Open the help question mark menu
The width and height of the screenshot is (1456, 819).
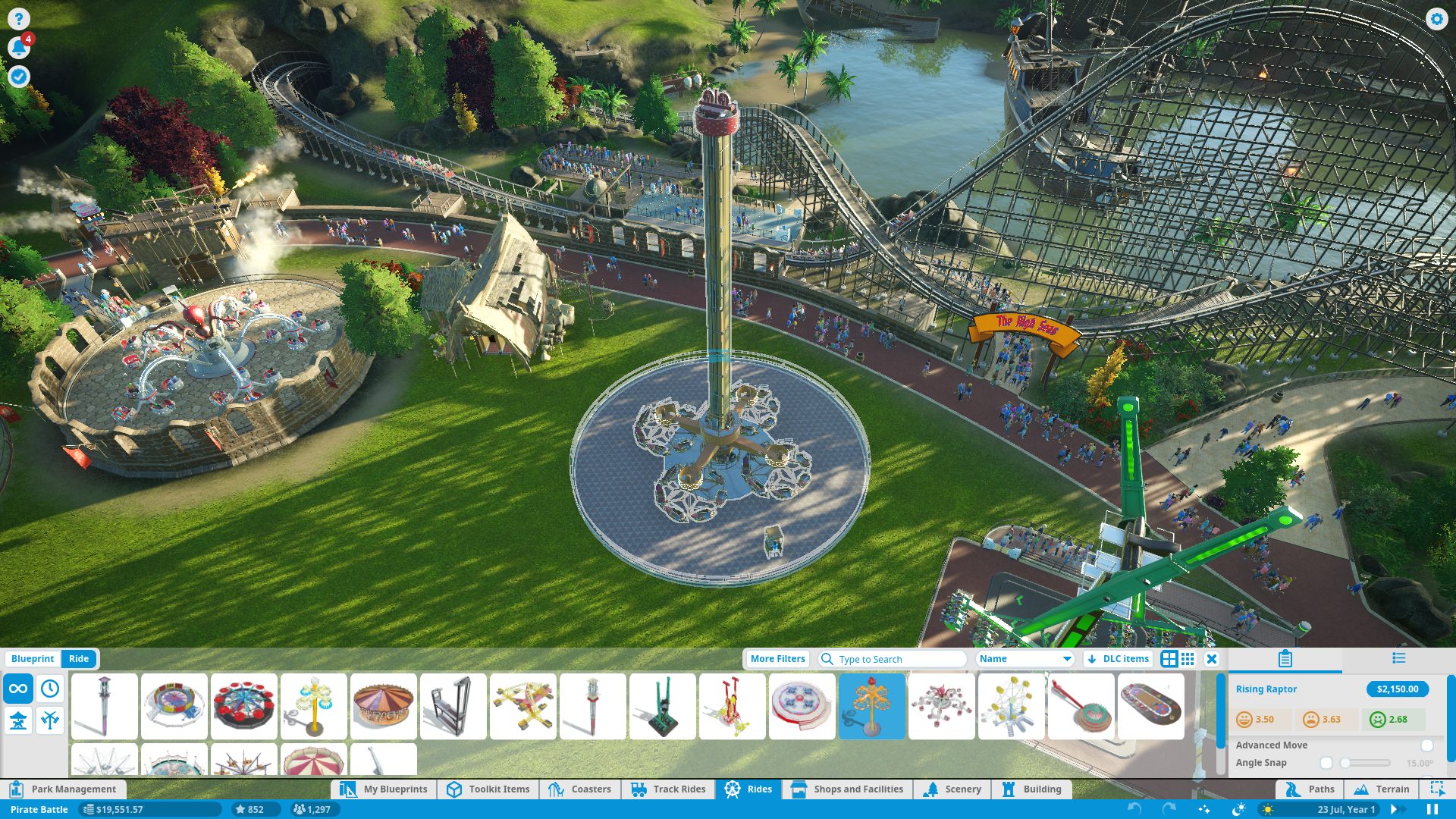18,19
